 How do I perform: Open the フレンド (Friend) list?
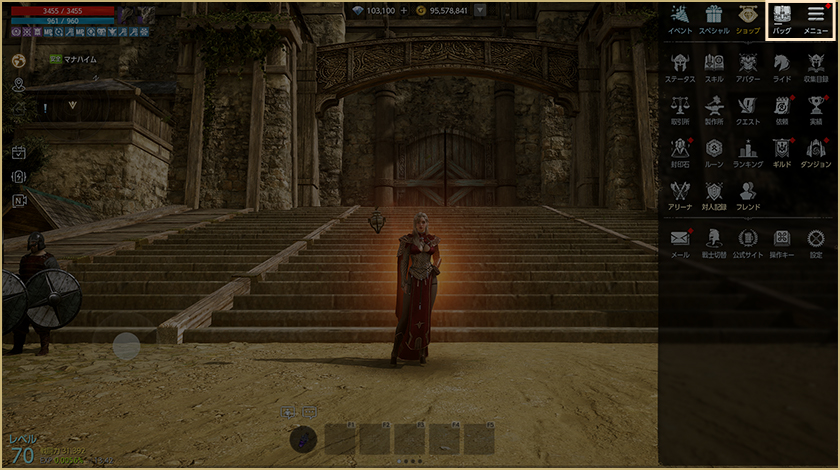(747, 194)
